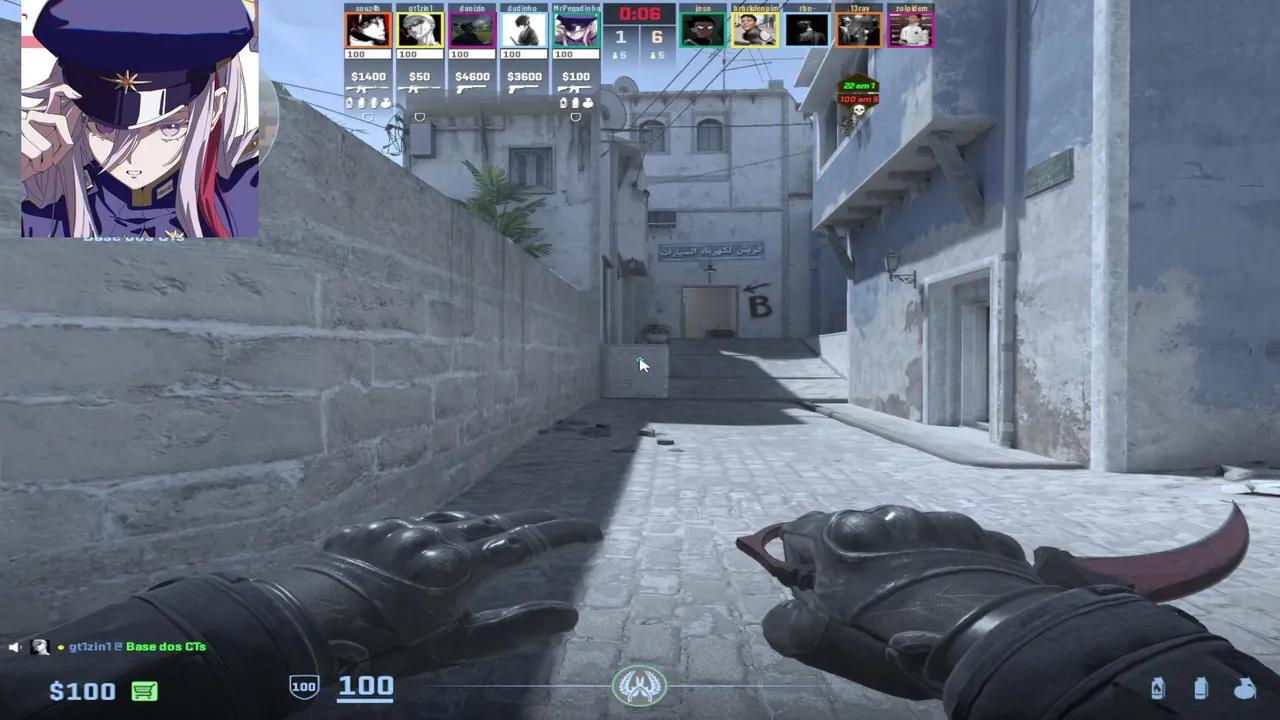
Task: Click the skull icon on the kill streak badge
Action: pos(860,112)
